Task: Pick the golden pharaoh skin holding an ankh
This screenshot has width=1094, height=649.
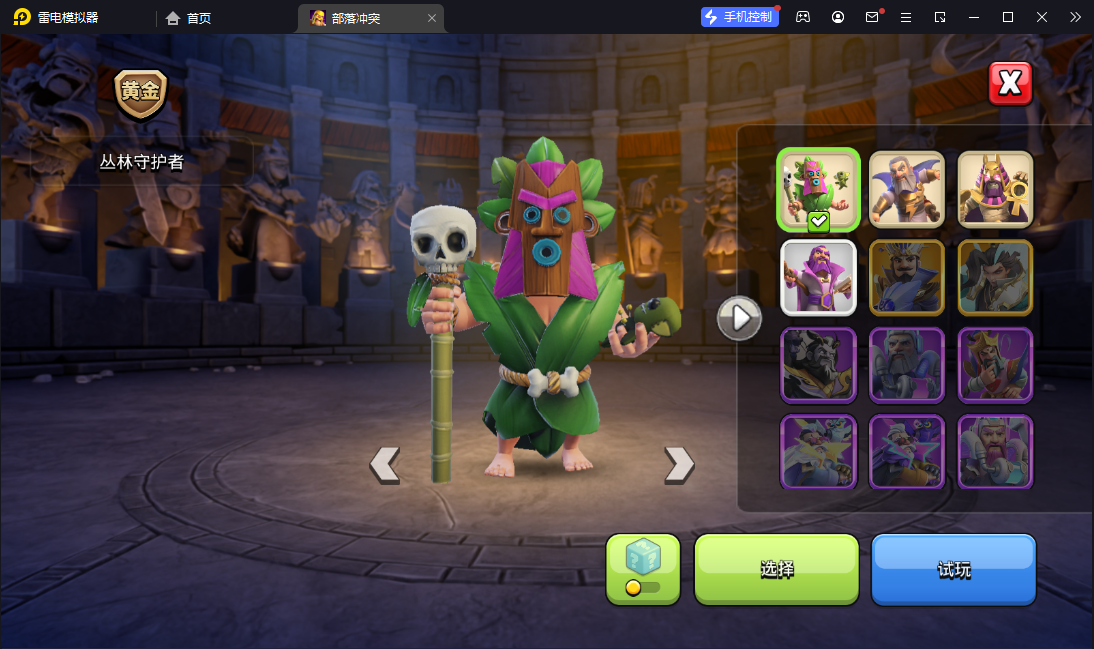Action: pos(995,189)
